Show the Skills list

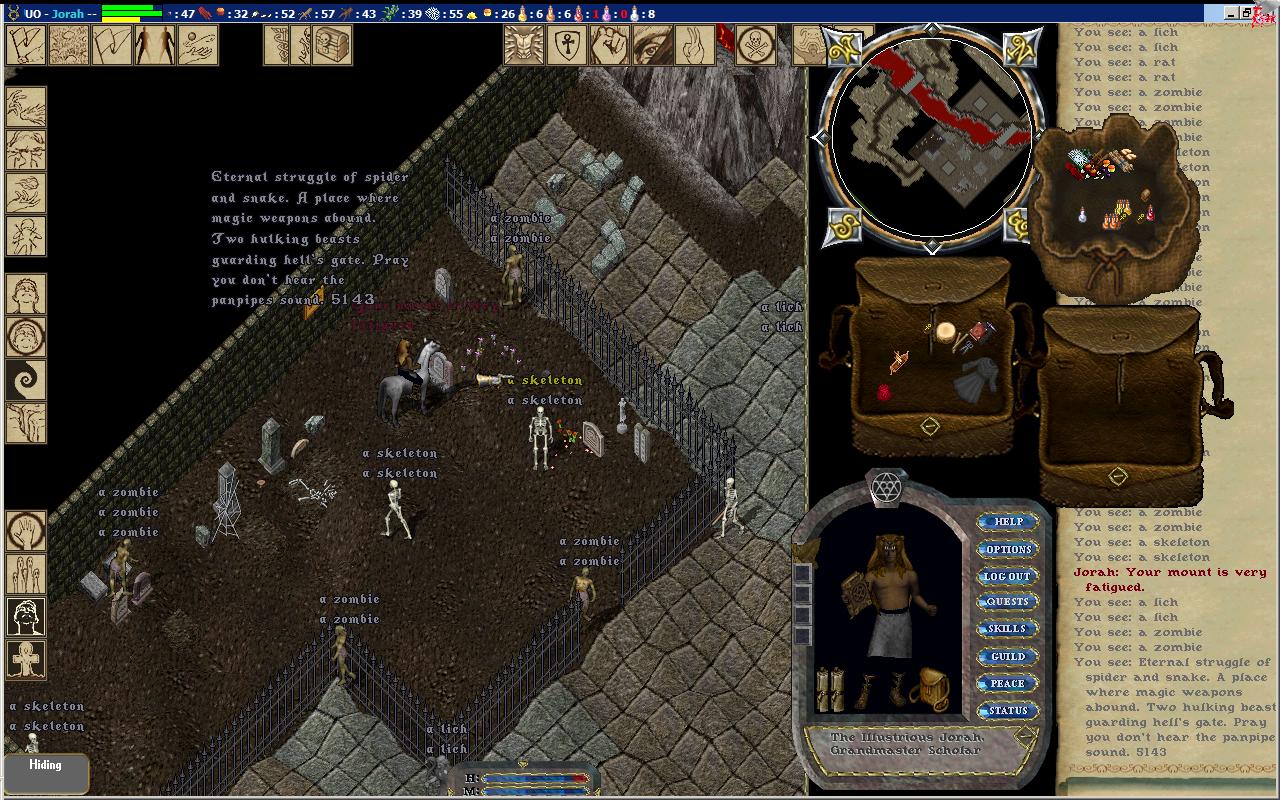[1008, 629]
